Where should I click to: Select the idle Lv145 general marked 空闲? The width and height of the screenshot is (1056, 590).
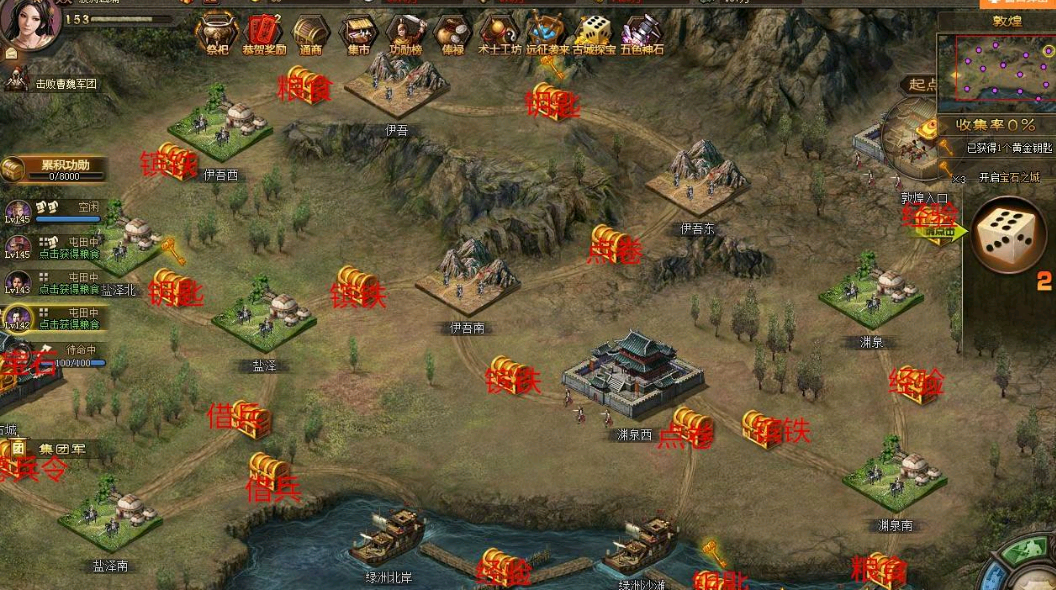(55, 211)
